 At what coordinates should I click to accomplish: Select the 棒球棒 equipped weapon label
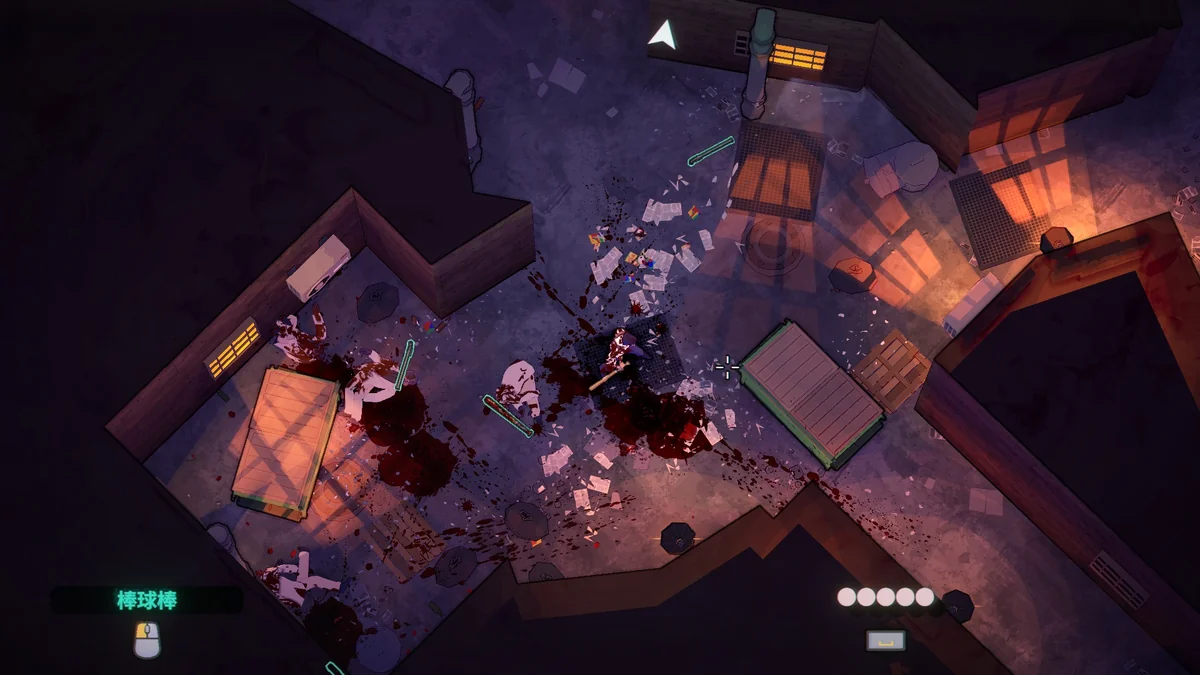(x=147, y=600)
